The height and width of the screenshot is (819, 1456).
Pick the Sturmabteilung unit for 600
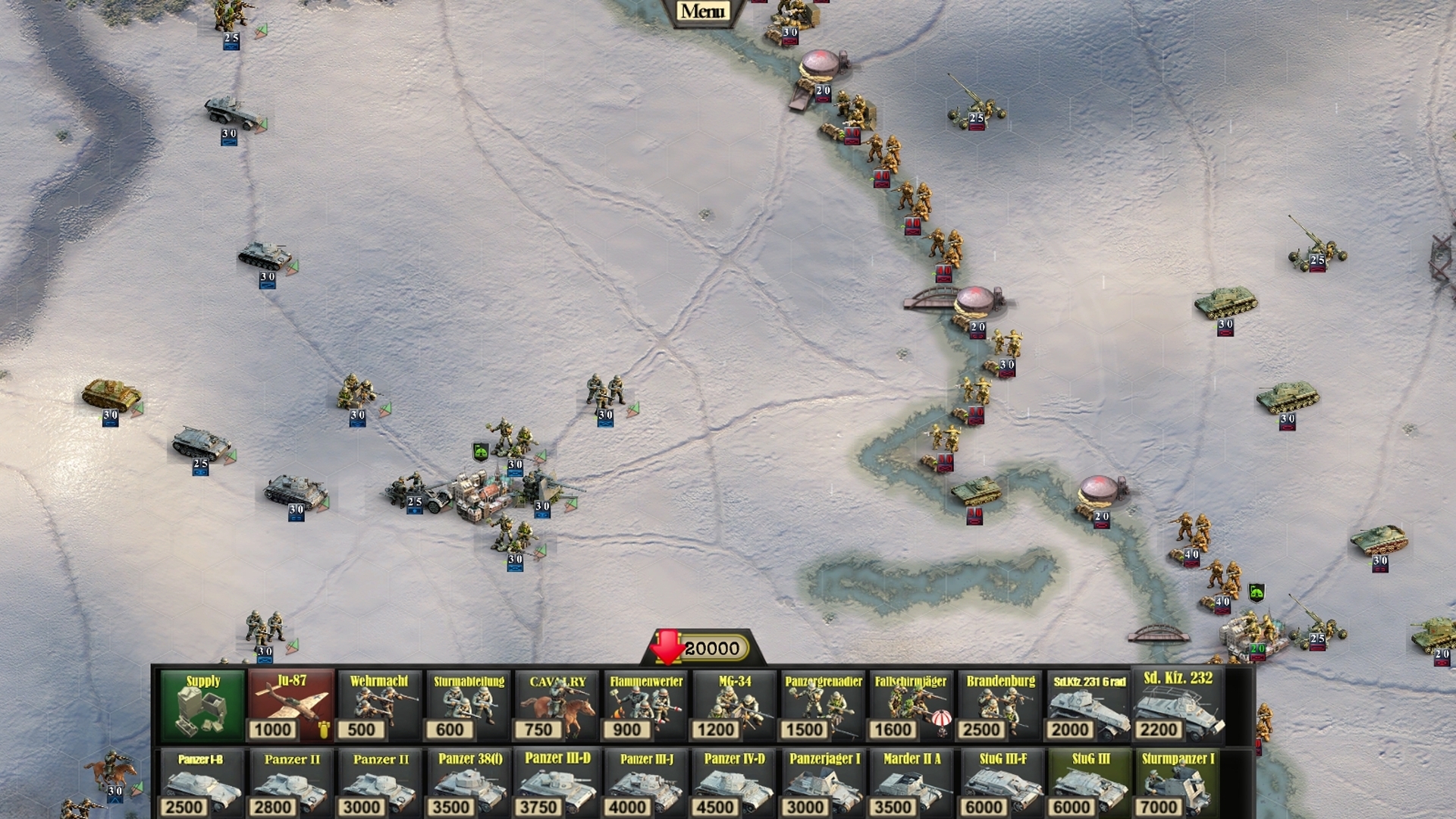pos(469,706)
